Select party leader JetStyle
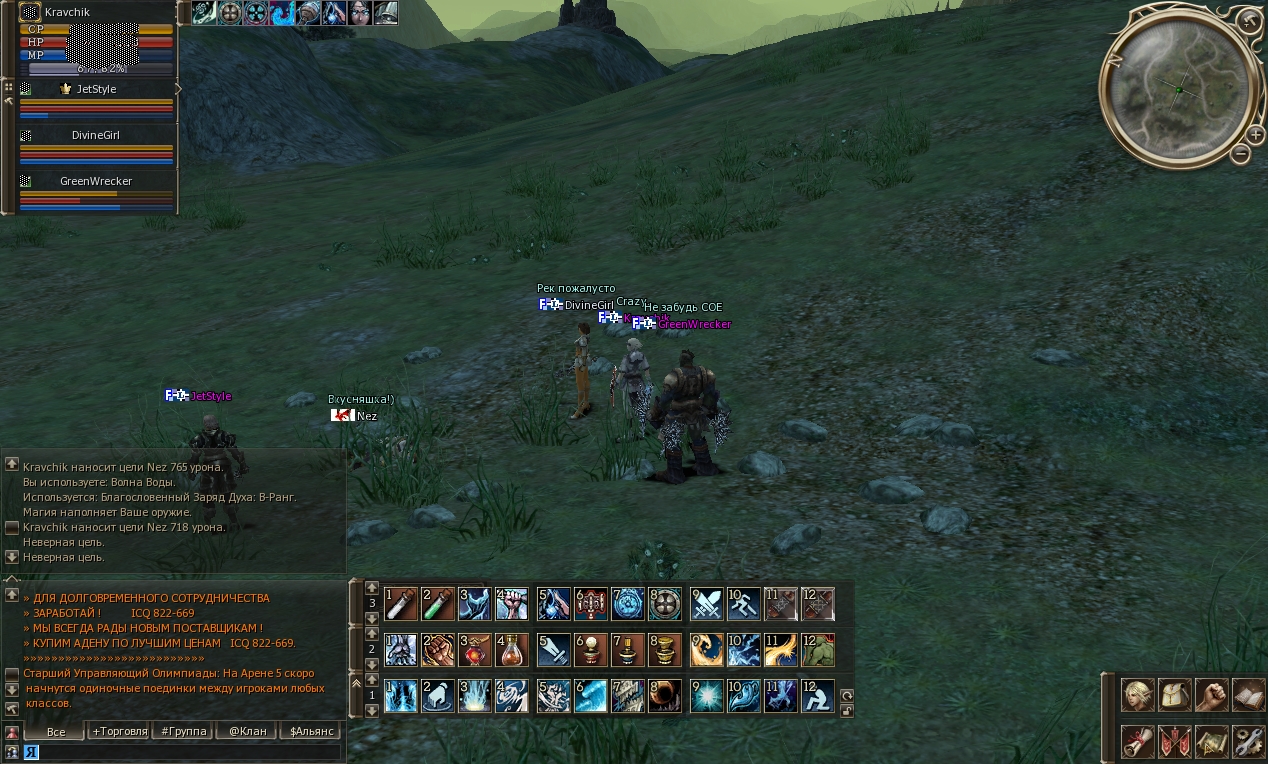This screenshot has width=1268, height=764. point(96,89)
